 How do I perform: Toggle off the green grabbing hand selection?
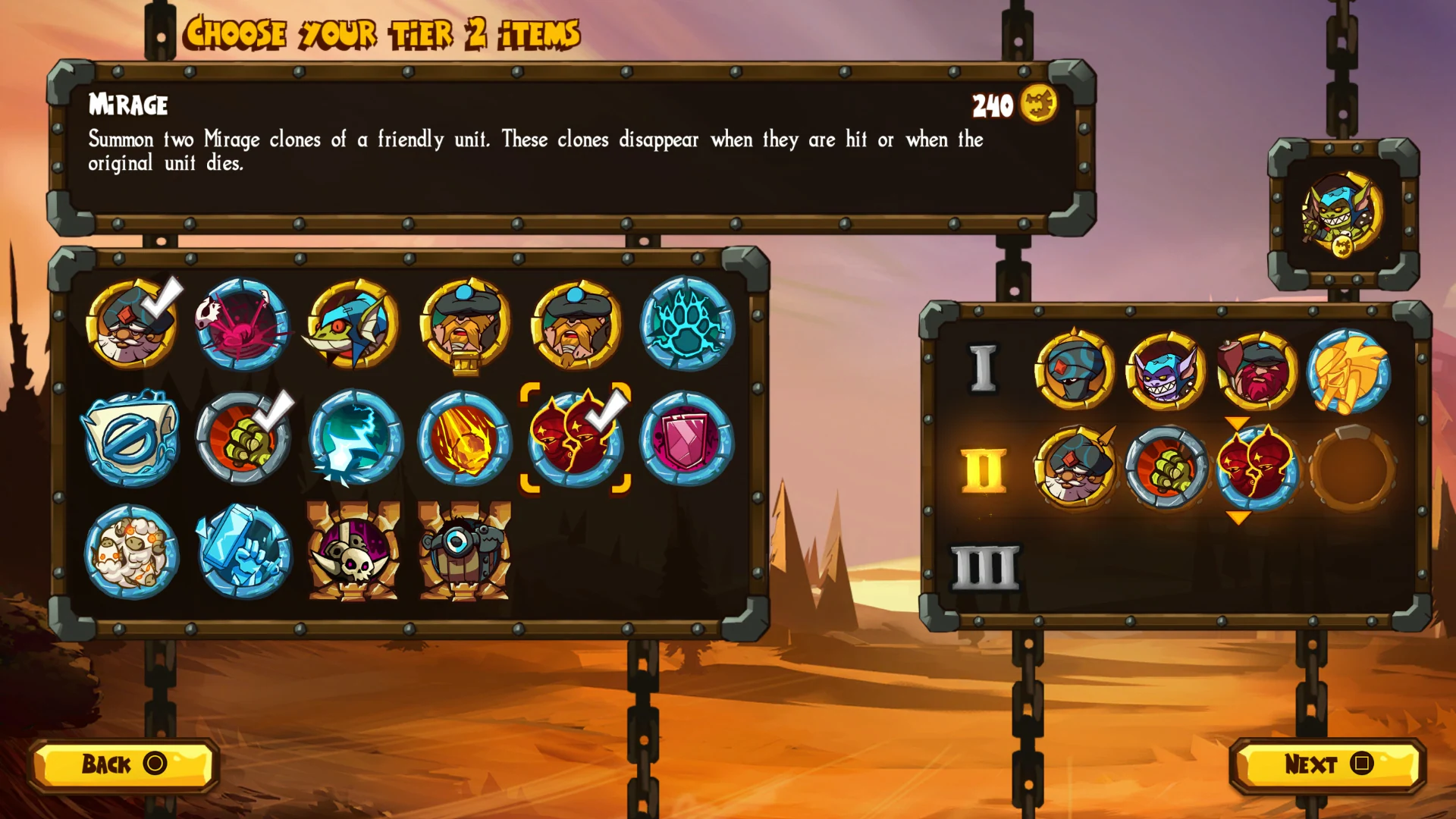tap(243, 440)
